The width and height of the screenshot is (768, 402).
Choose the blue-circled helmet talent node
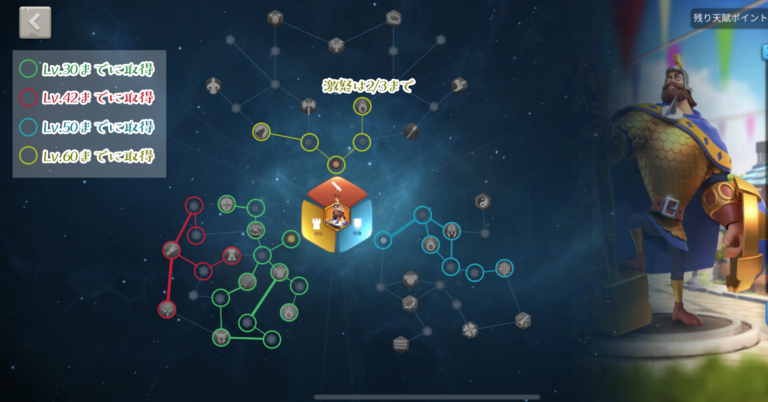coord(452,231)
